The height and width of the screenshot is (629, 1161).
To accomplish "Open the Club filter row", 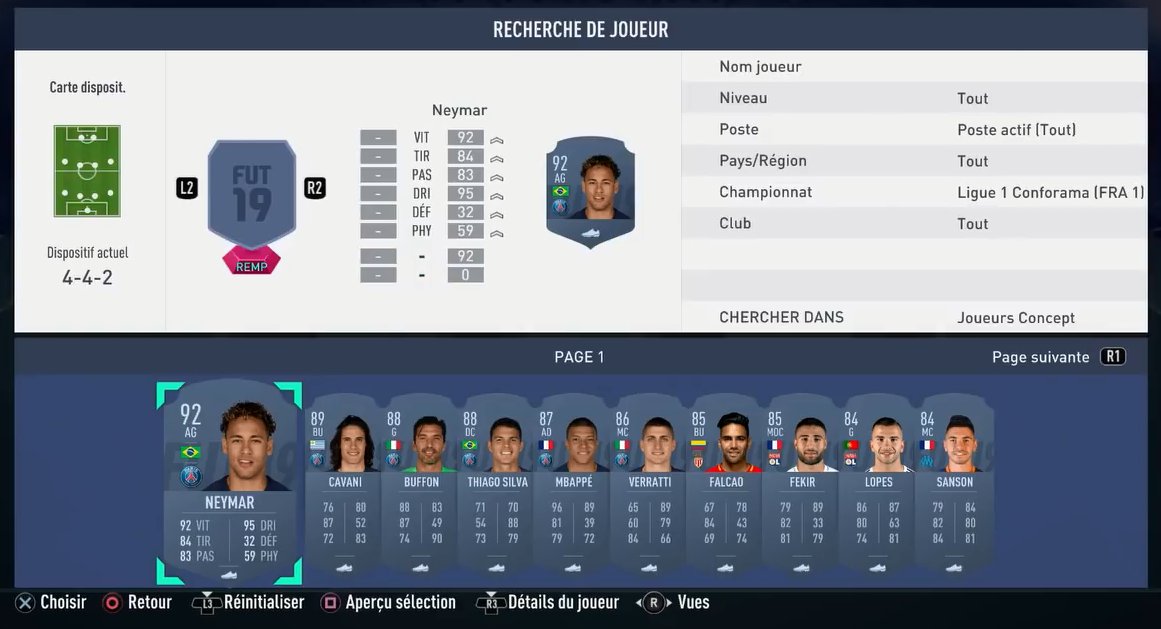I will (x=914, y=223).
